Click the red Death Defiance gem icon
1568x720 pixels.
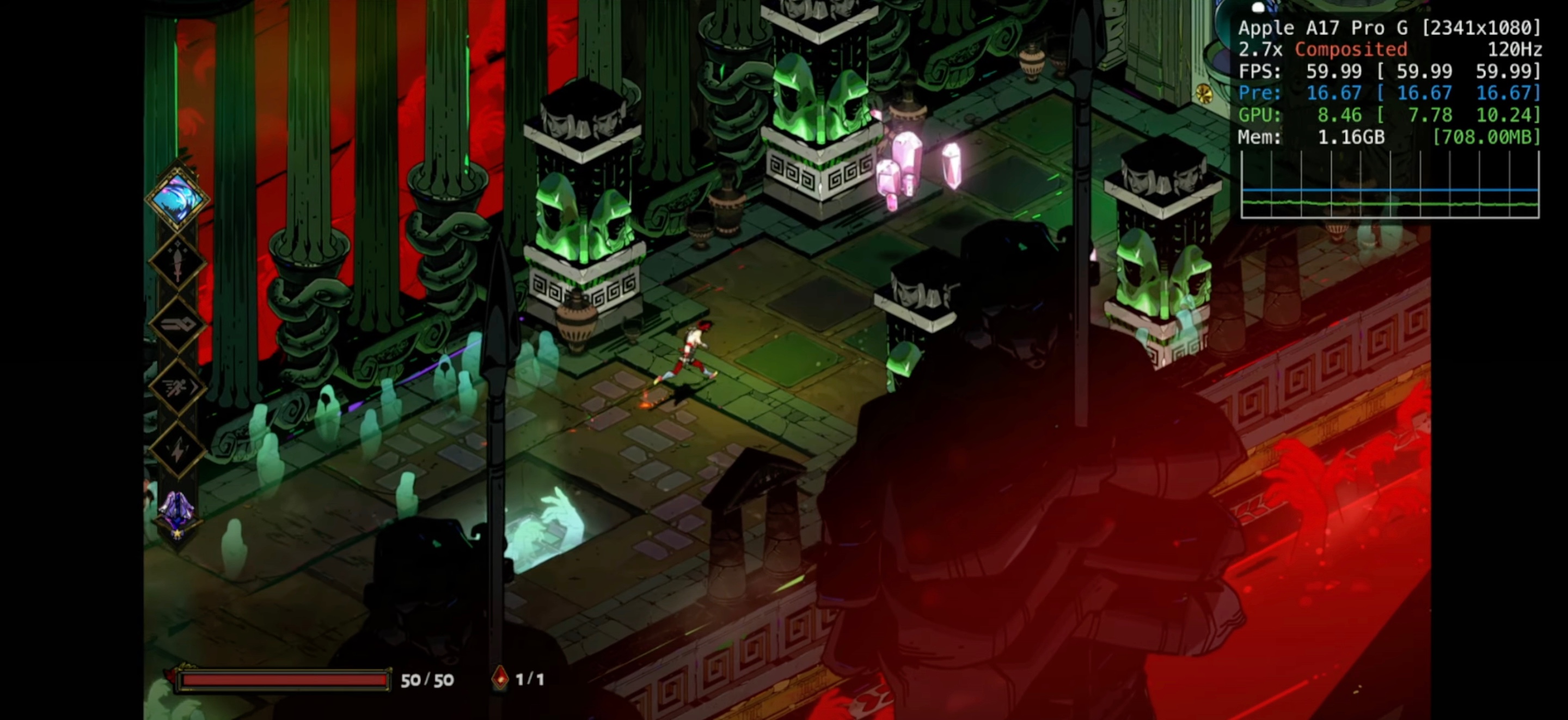500,679
